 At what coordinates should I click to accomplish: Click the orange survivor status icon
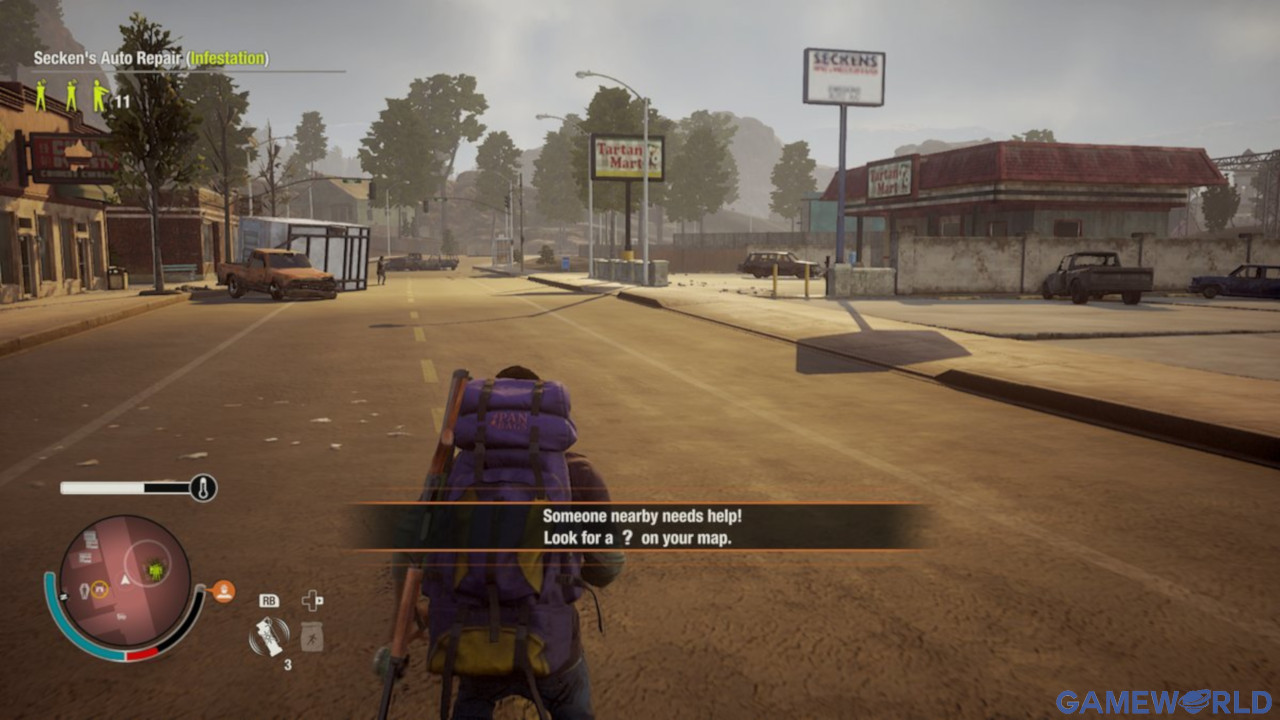pyautogui.click(x=223, y=591)
